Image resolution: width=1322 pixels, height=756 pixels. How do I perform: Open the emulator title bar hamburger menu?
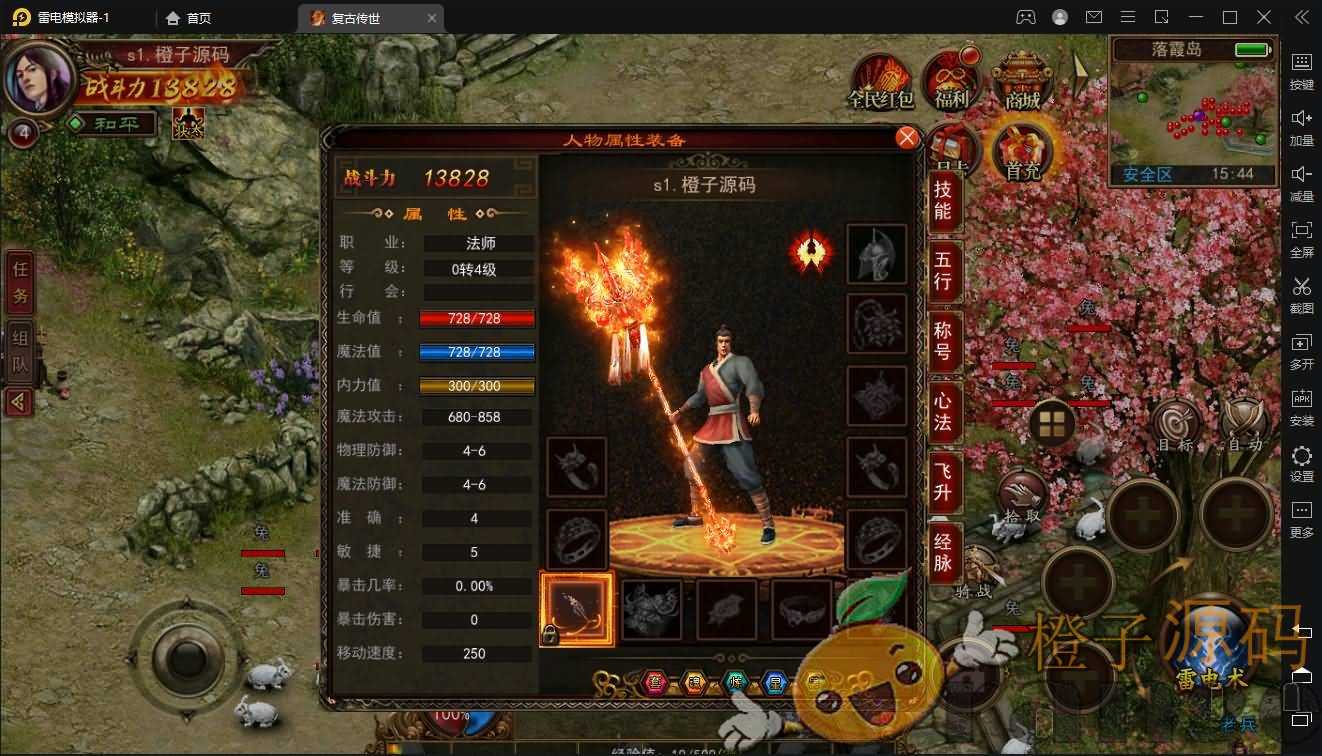[x=1126, y=17]
